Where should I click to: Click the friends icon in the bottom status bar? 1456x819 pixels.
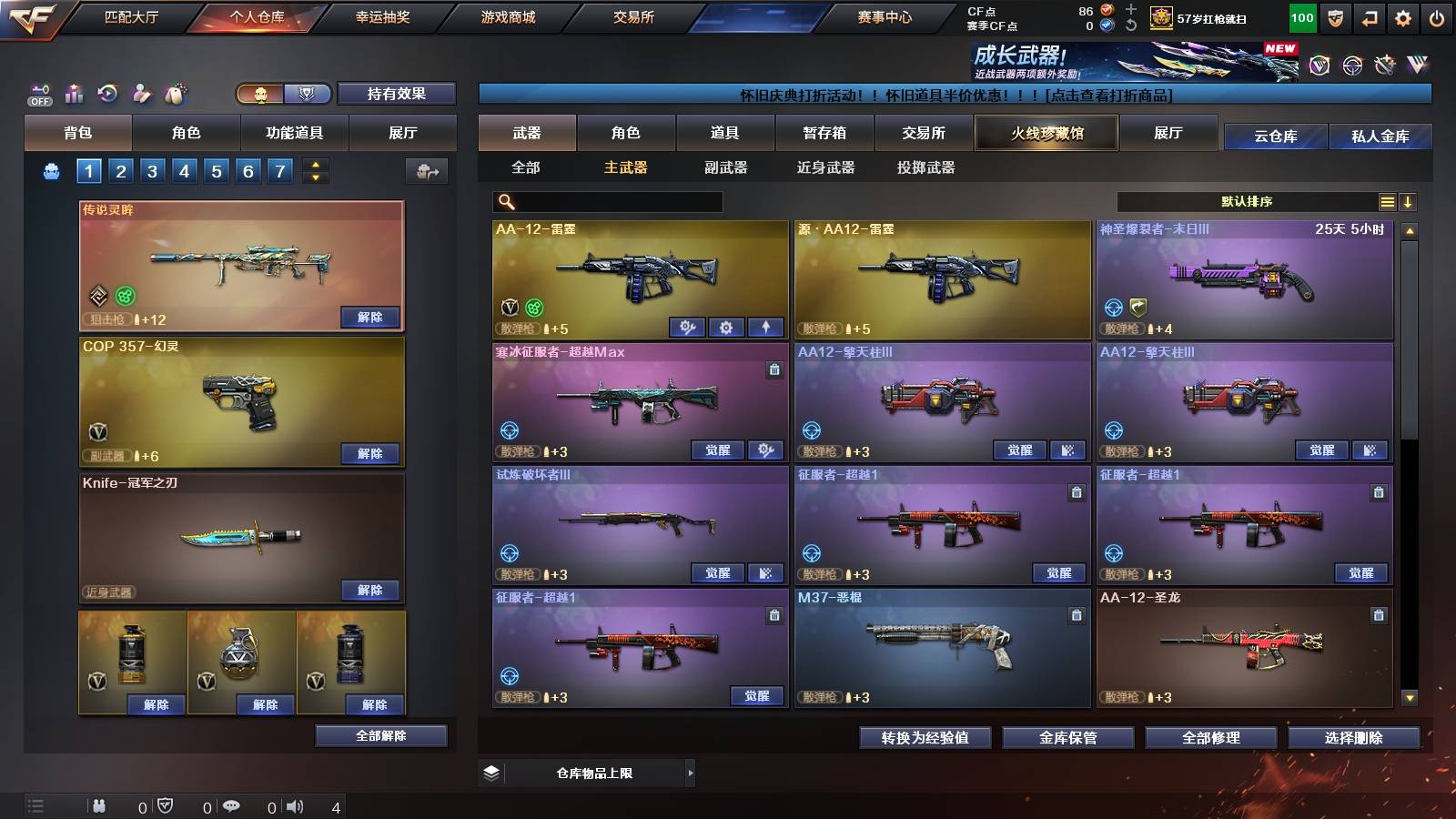tap(100, 806)
